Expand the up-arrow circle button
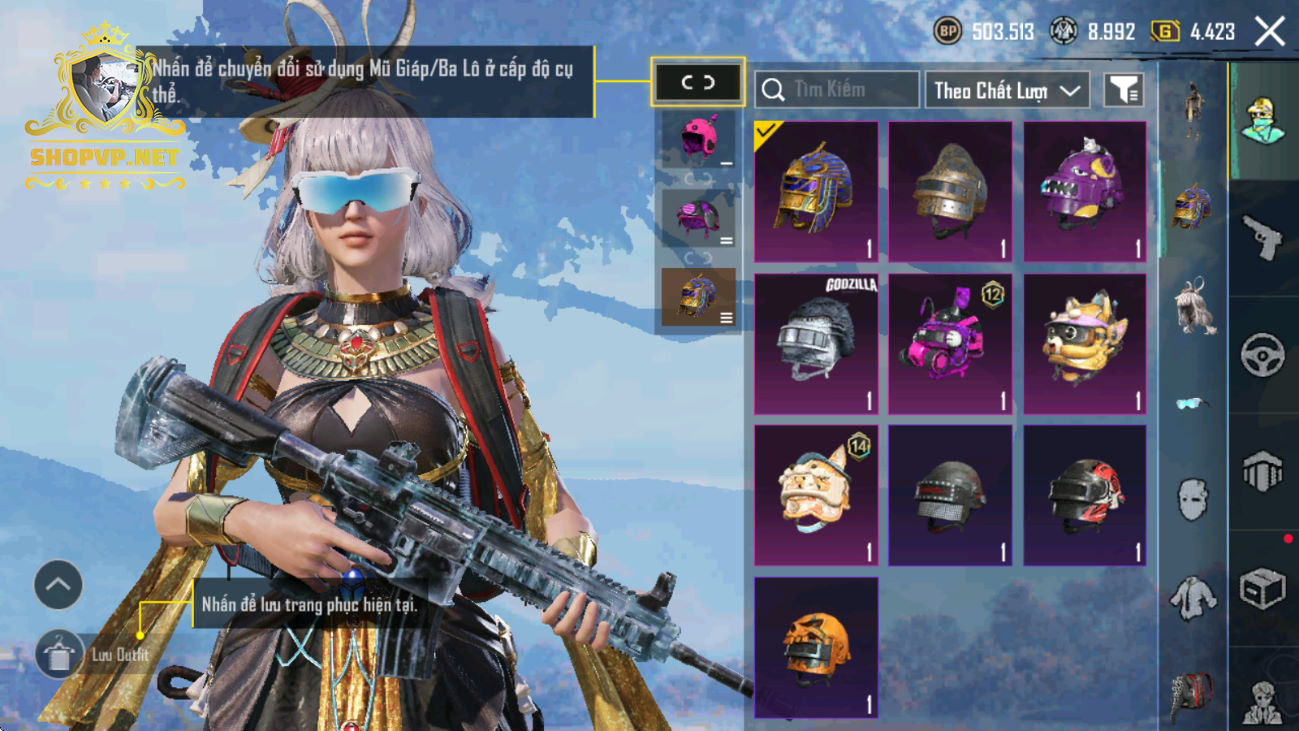The width and height of the screenshot is (1299, 731). point(58,585)
